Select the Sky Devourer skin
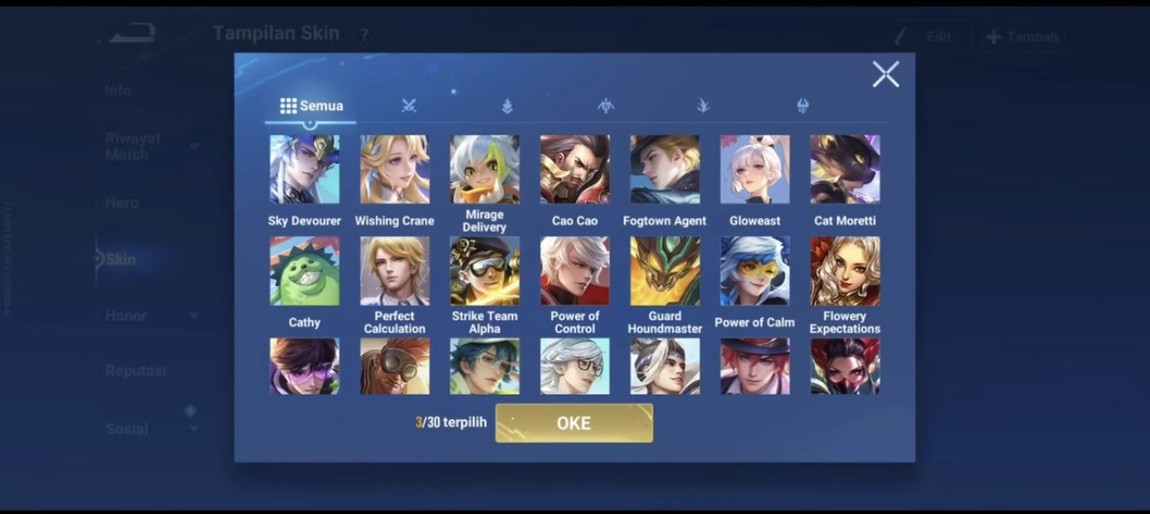The width and height of the screenshot is (1150, 514). pyautogui.click(x=304, y=170)
